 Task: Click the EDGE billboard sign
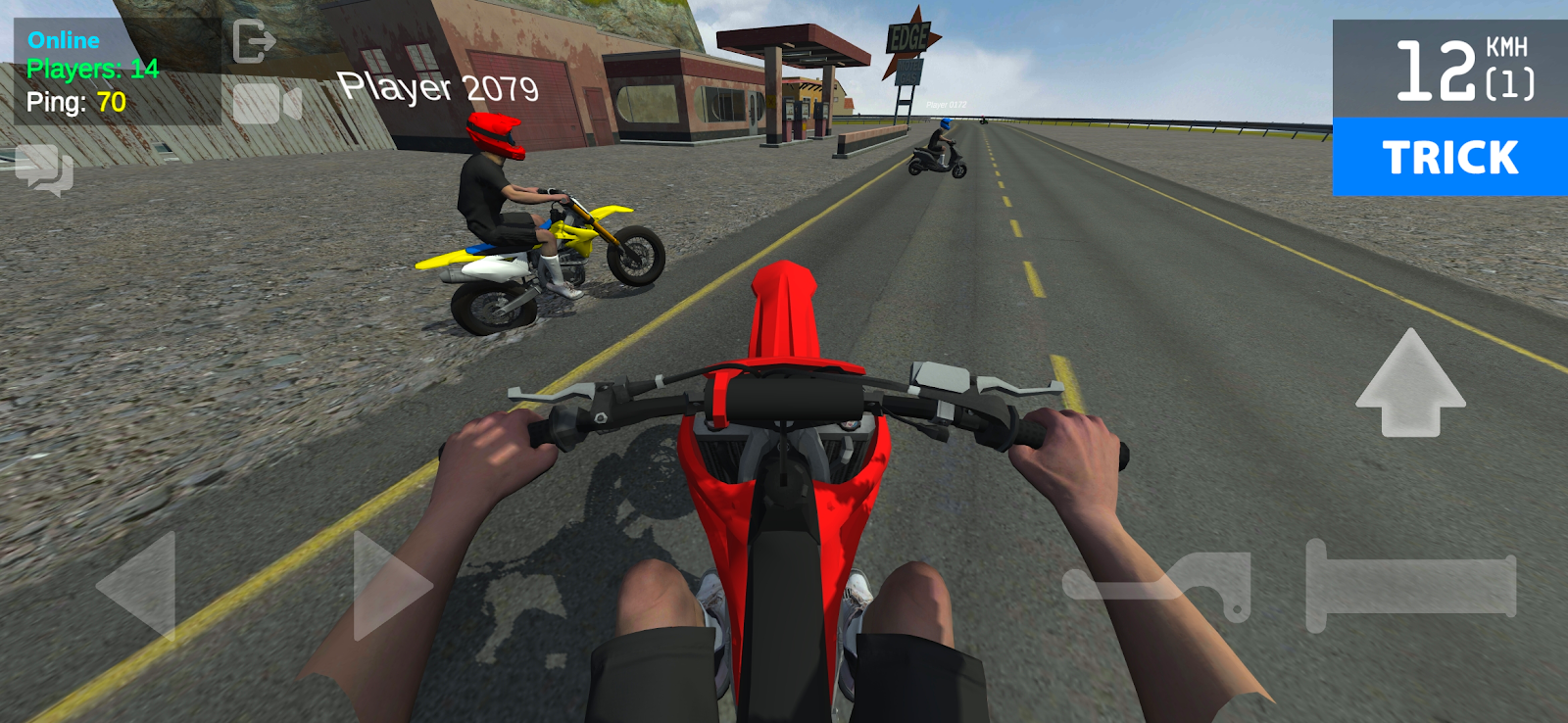pyautogui.click(x=906, y=39)
